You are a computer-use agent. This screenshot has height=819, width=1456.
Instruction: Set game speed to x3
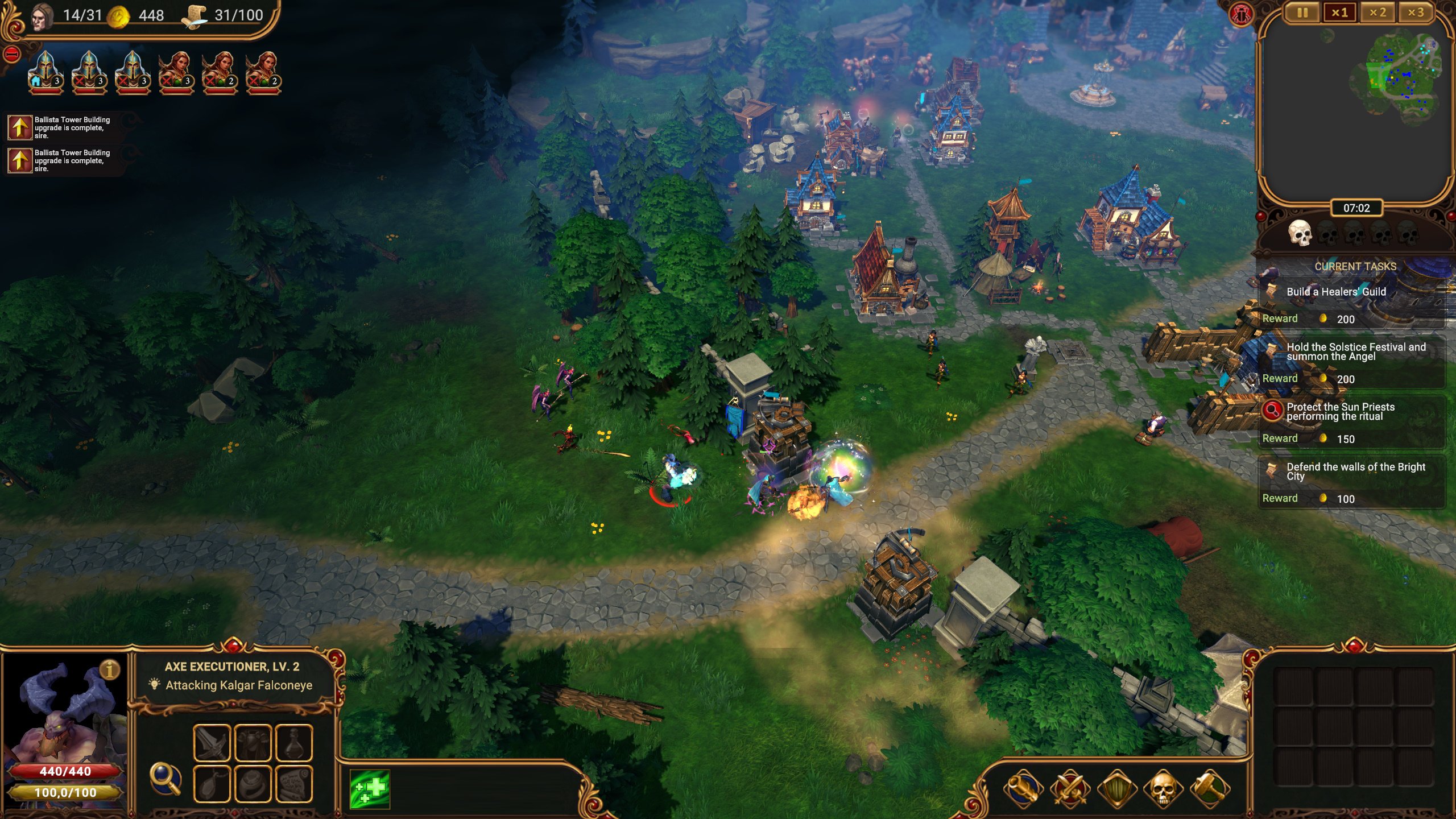(1416, 13)
